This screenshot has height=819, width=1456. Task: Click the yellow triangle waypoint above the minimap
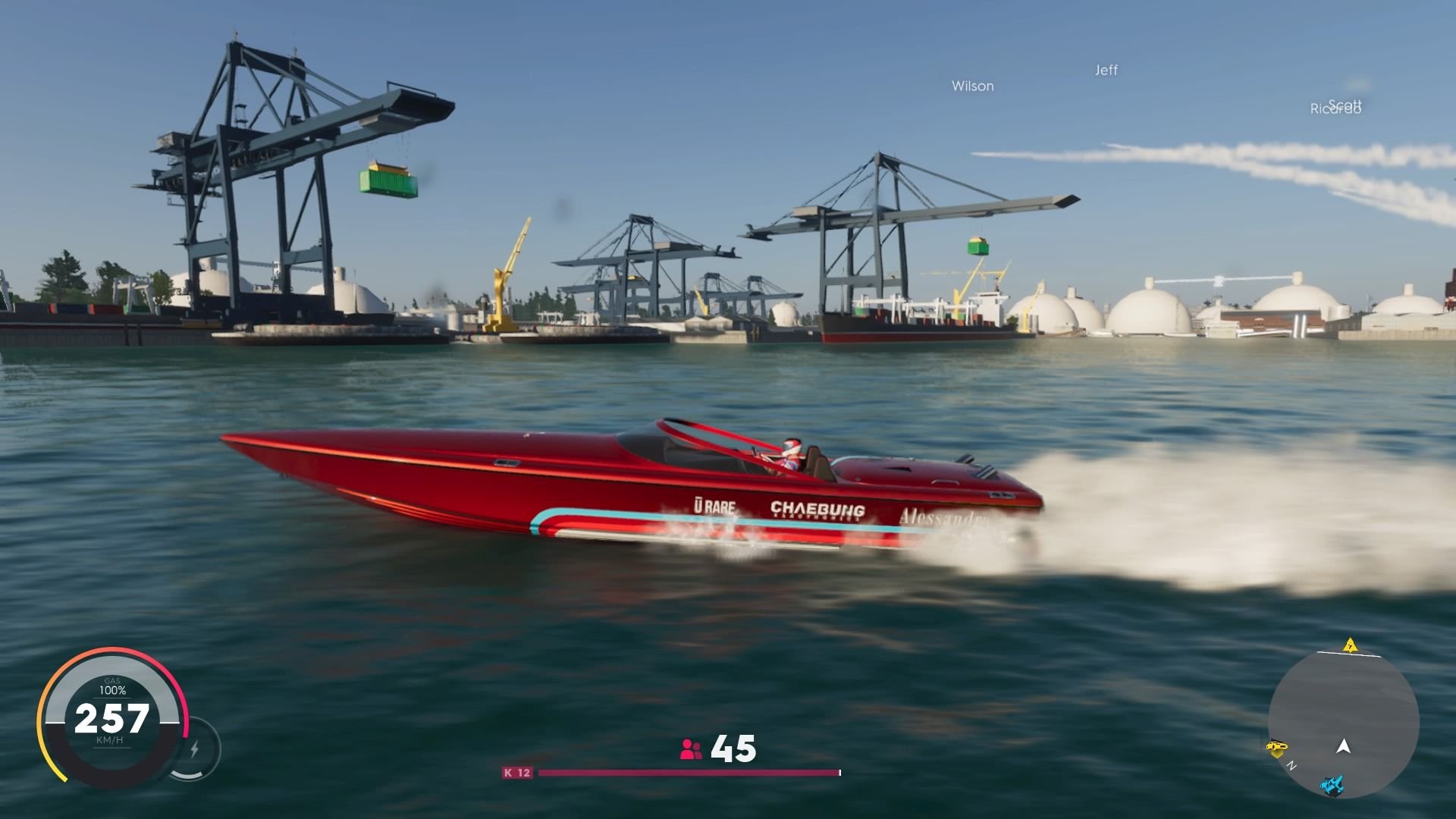point(1350,646)
